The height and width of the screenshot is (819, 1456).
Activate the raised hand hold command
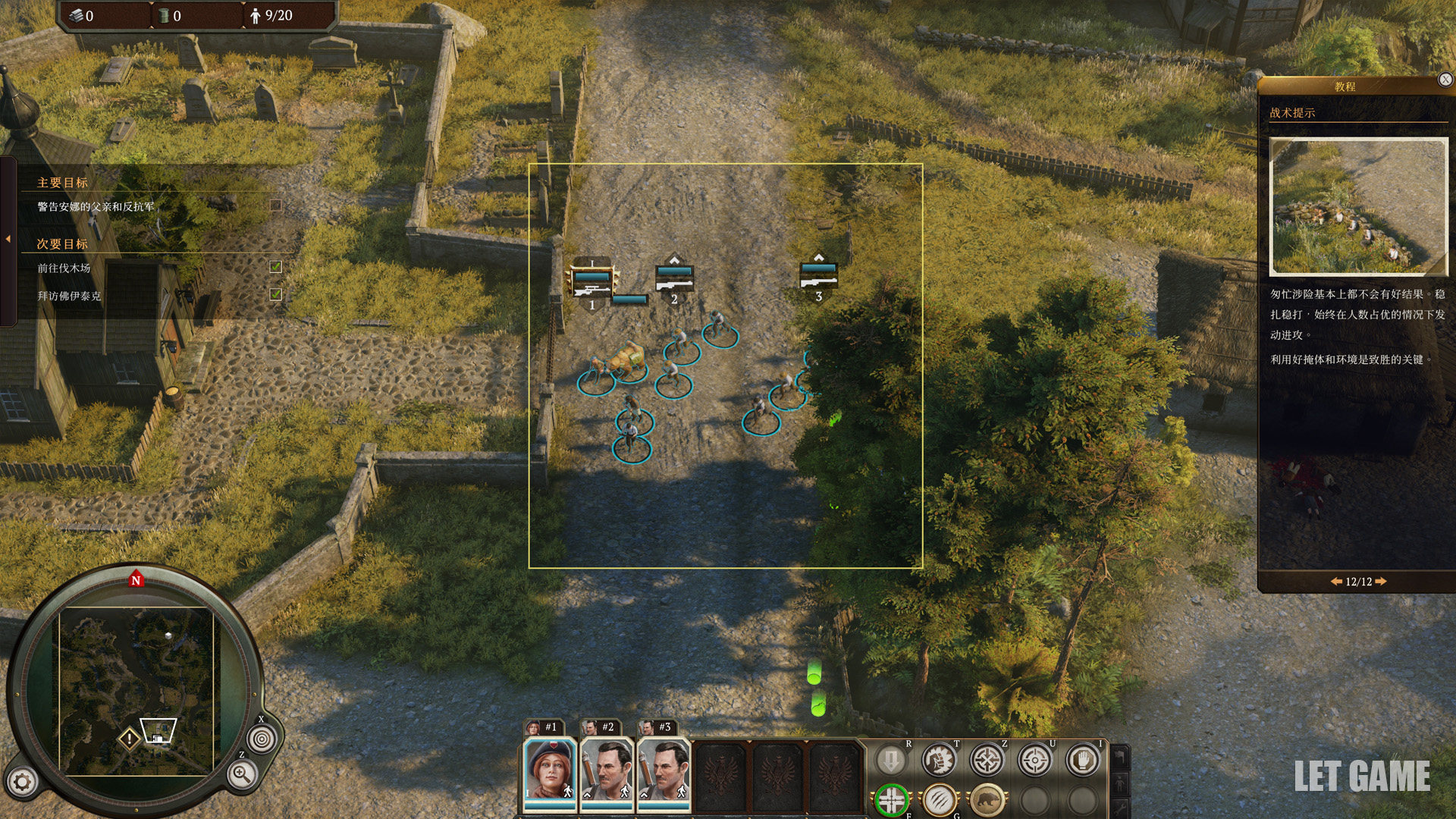click(1083, 760)
